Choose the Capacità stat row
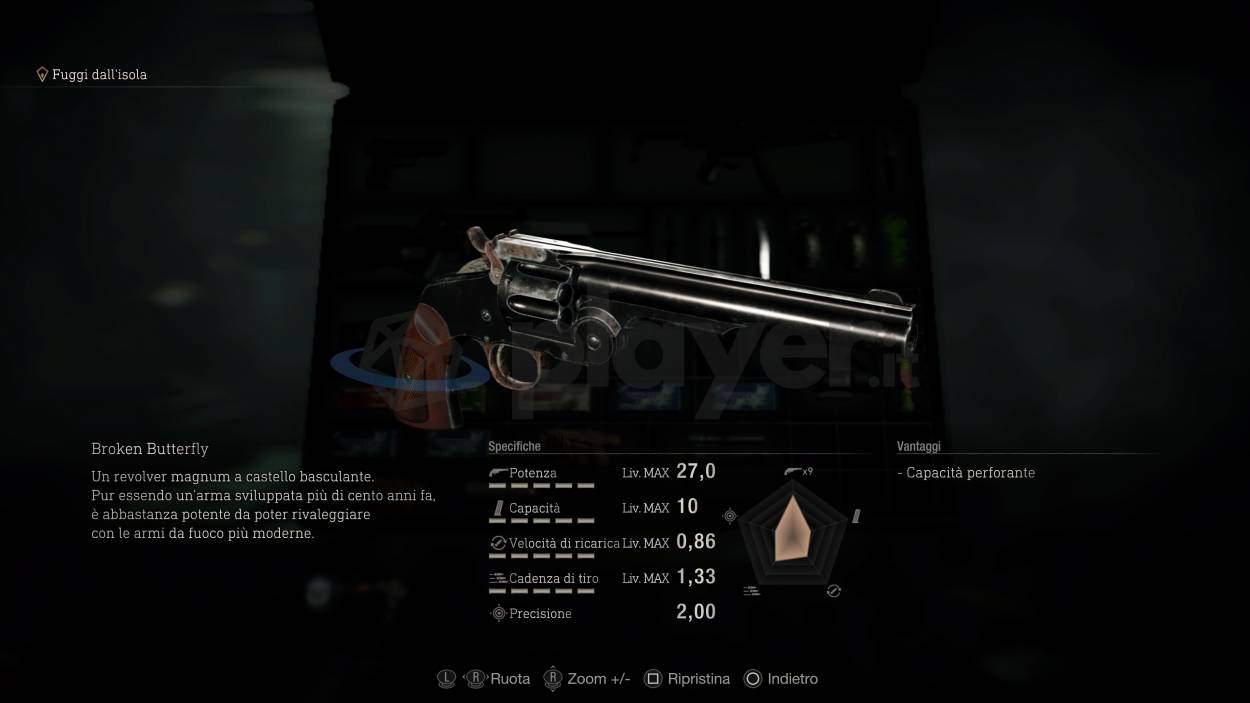The height and width of the screenshot is (703, 1250). 601,508
